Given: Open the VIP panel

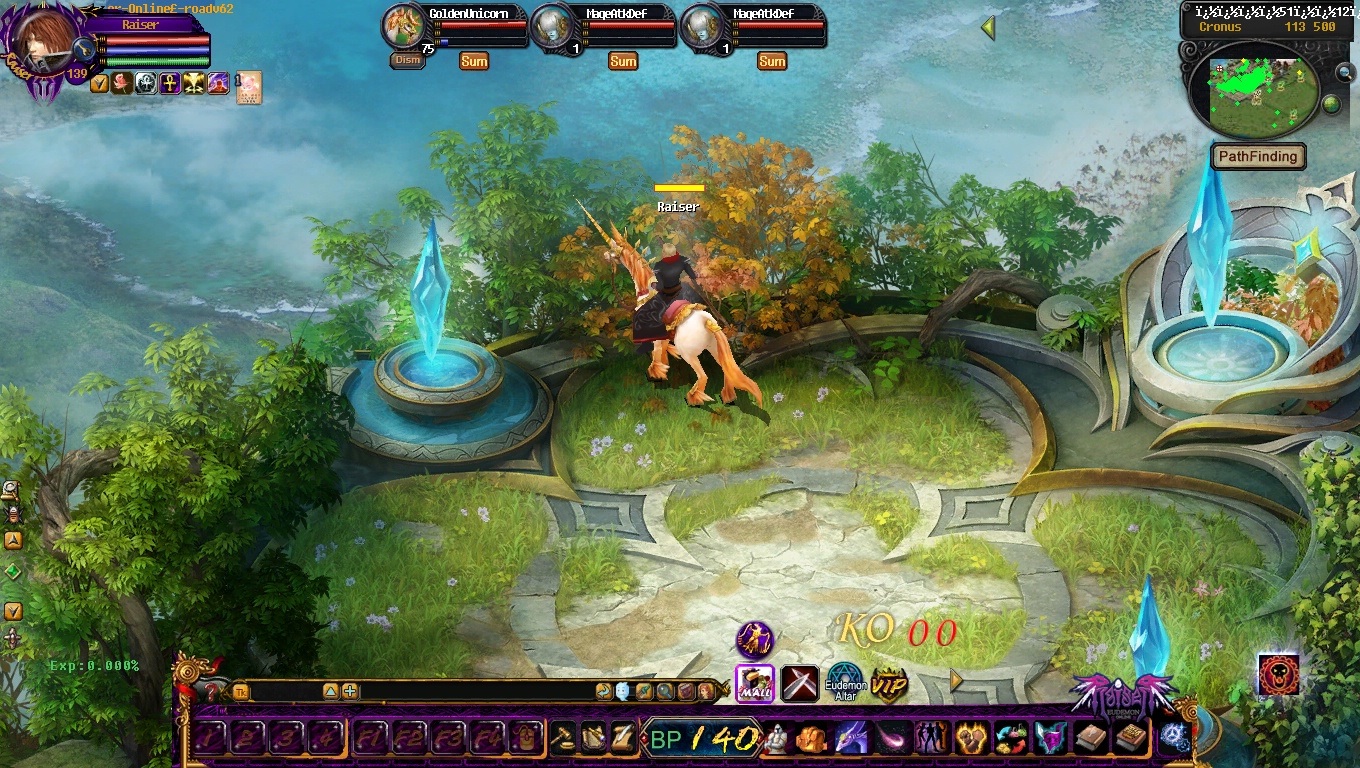Looking at the screenshot, I should [888, 685].
